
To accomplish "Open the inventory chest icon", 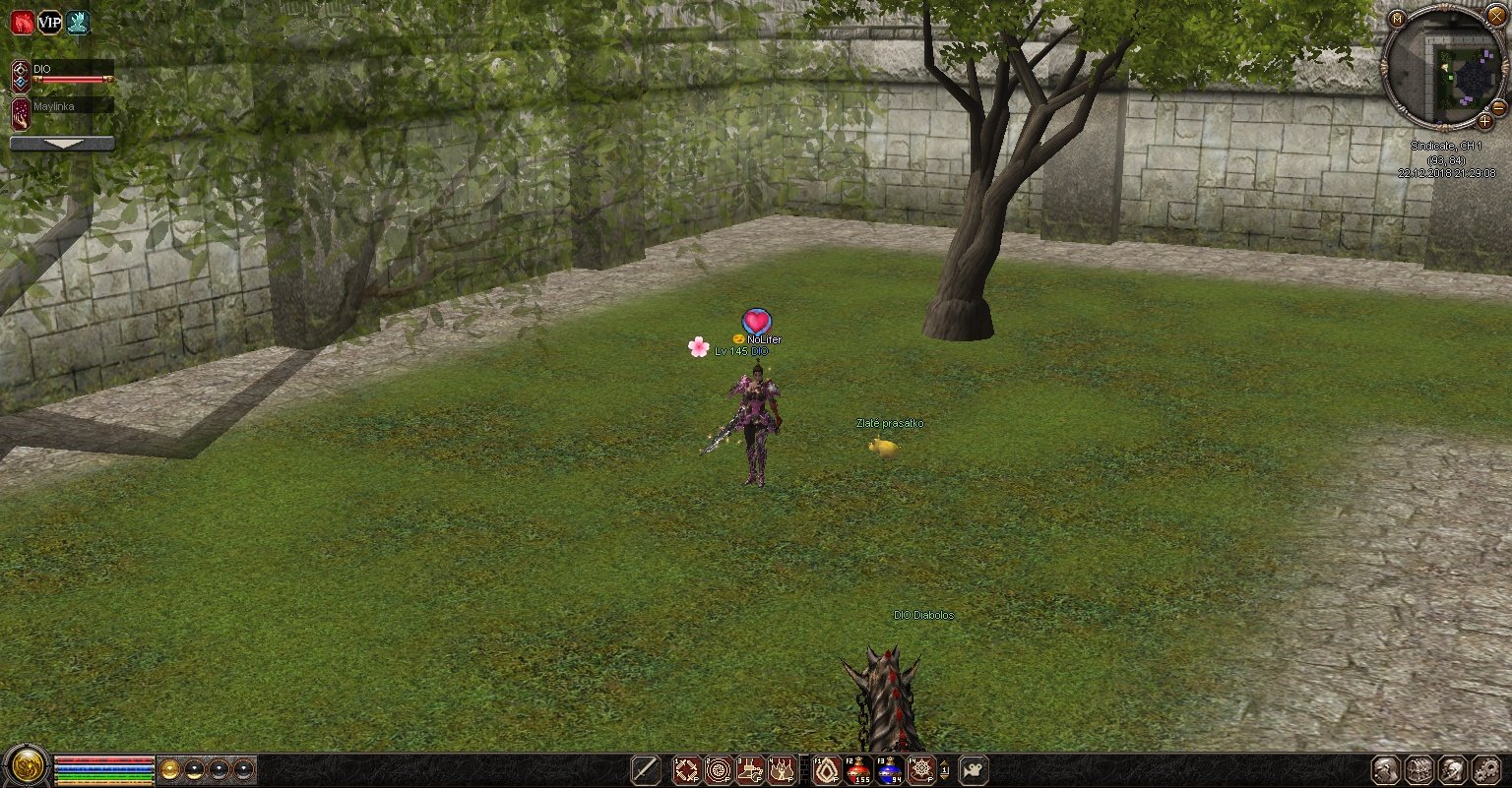I will (1418, 769).
